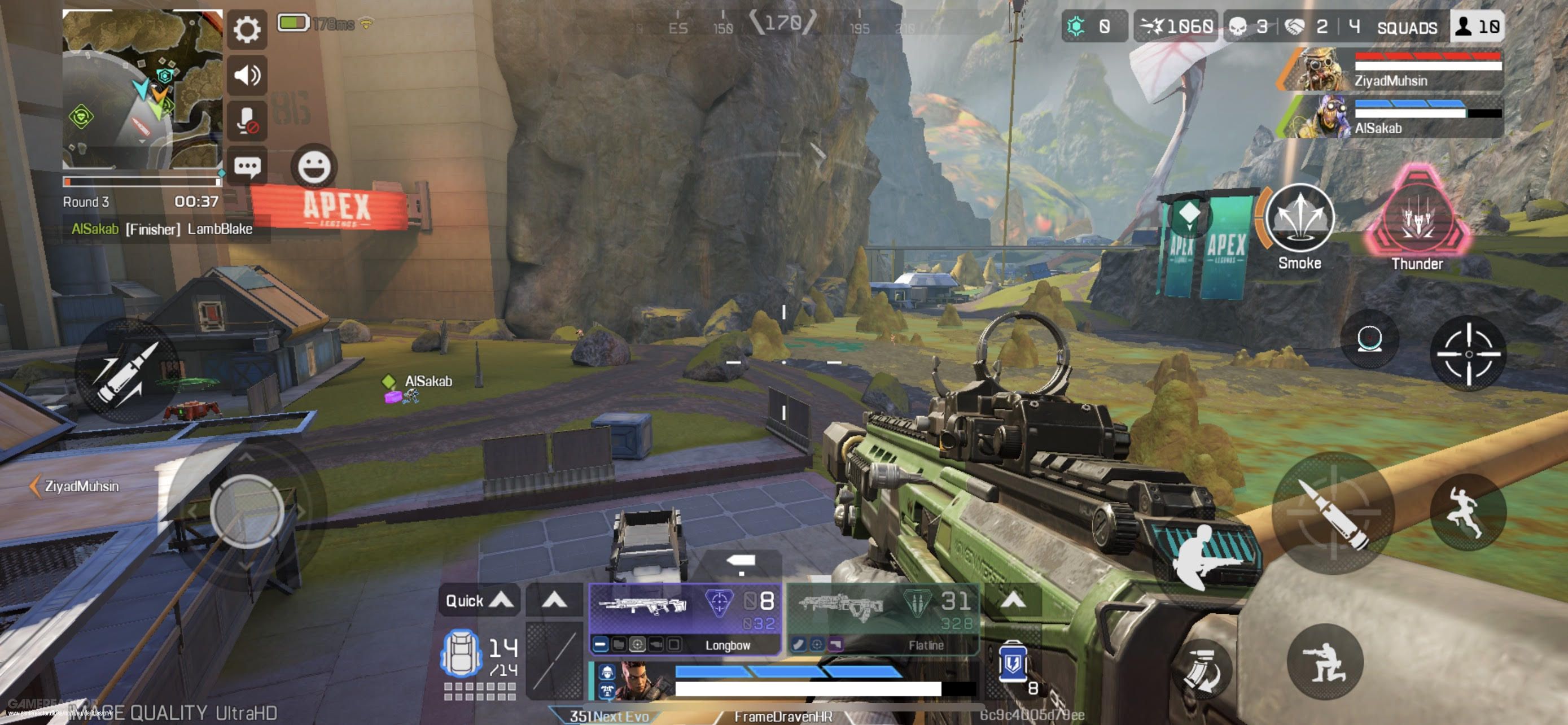Screen dimensions: 1568x725
Task: Switch to the Flatline weapon slot
Action: [x=883, y=618]
